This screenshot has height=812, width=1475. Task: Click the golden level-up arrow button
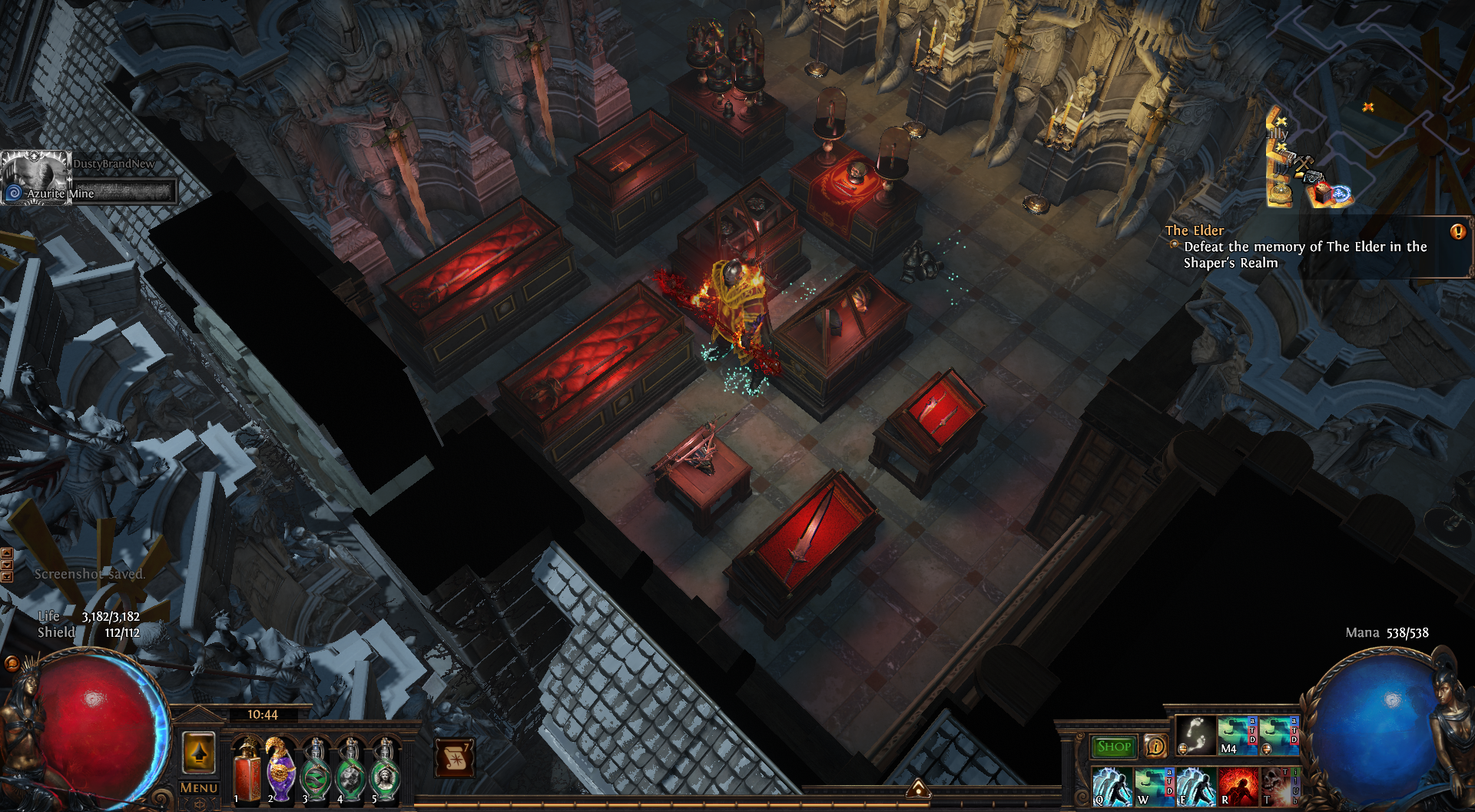(198, 752)
